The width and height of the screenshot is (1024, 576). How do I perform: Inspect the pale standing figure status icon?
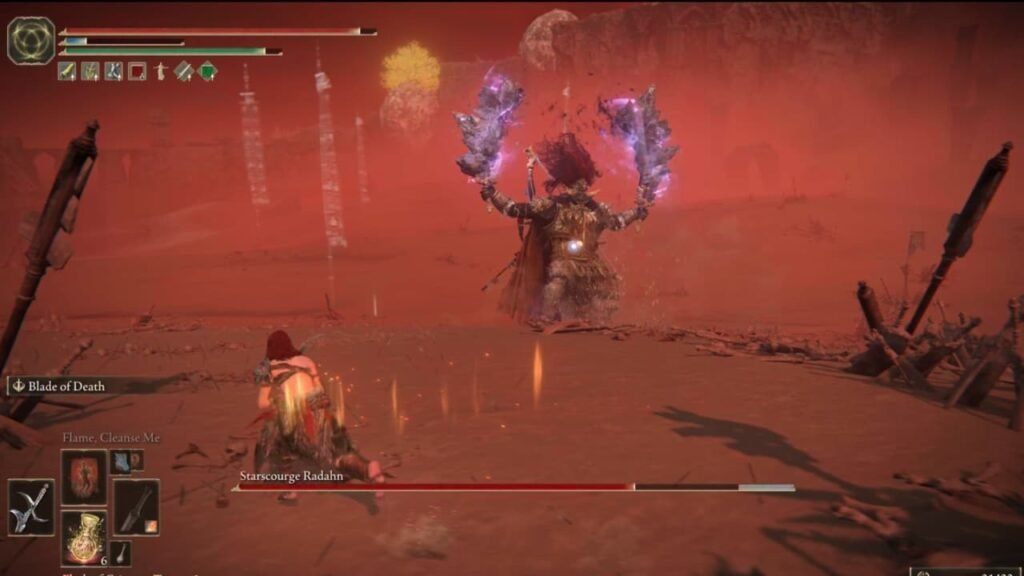pos(161,71)
